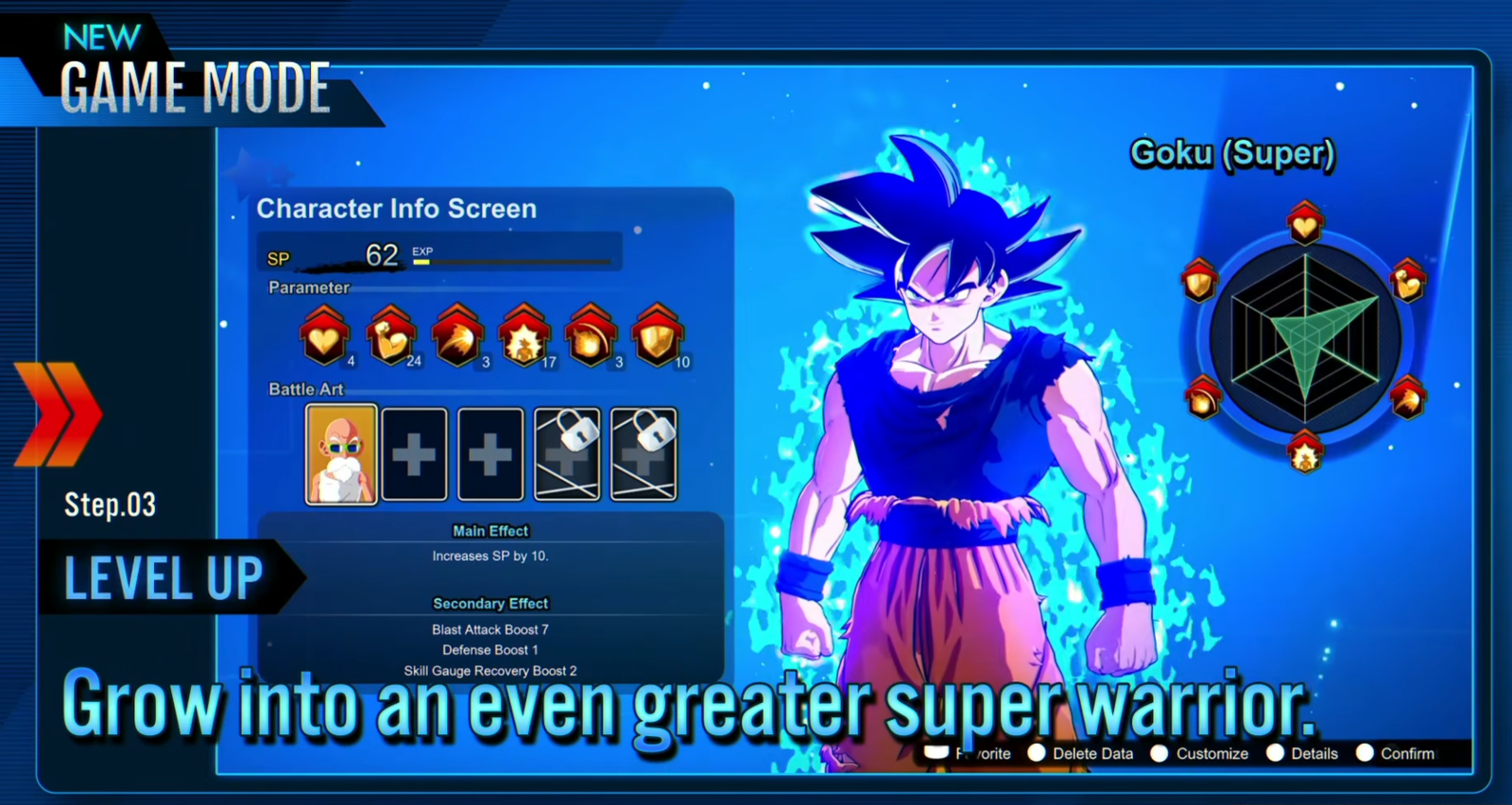Screen dimensions: 1512x805
Task: Select the heart parameter in the Parameter row
Action: pyautogui.click(x=324, y=336)
